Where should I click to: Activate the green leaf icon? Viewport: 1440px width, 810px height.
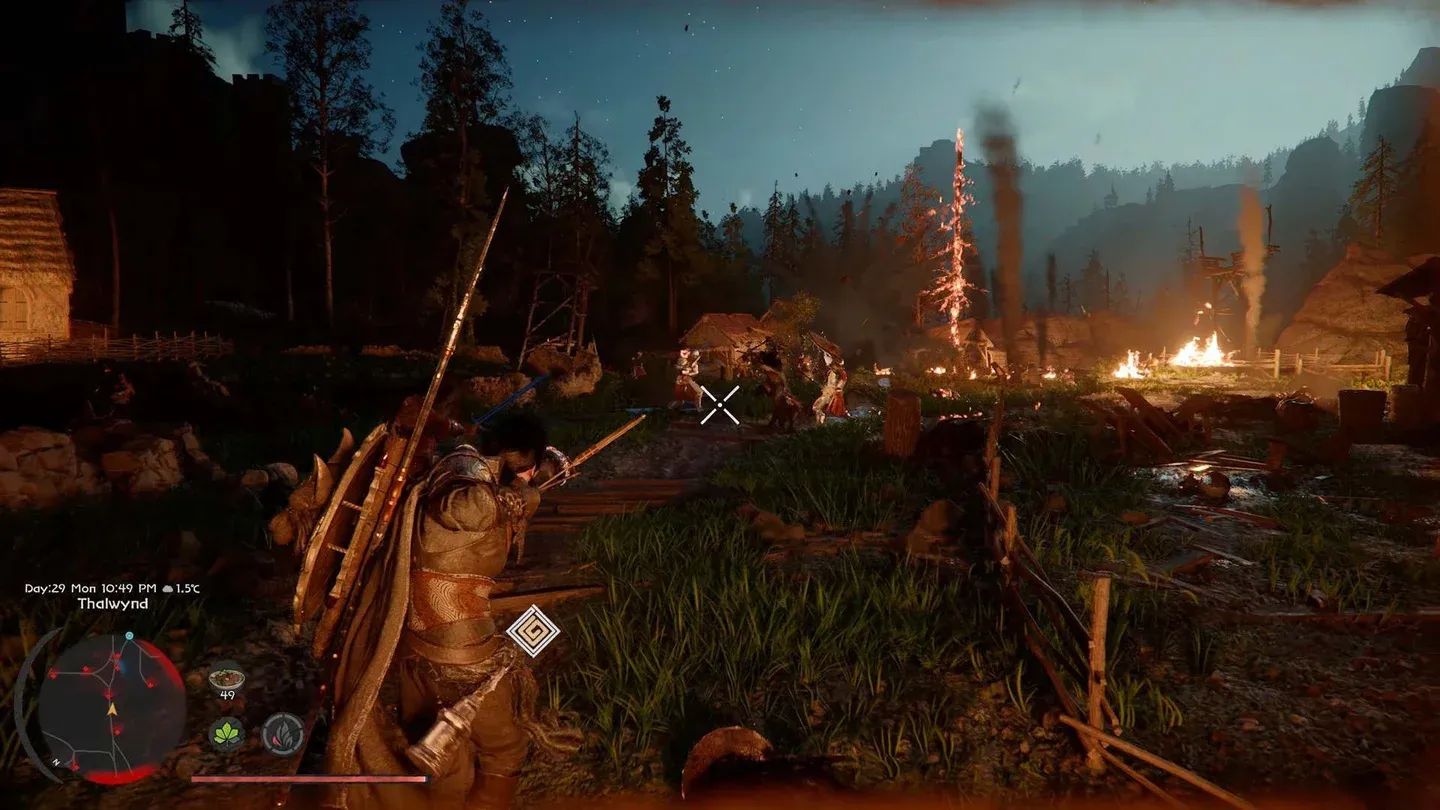pyautogui.click(x=227, y=734)
